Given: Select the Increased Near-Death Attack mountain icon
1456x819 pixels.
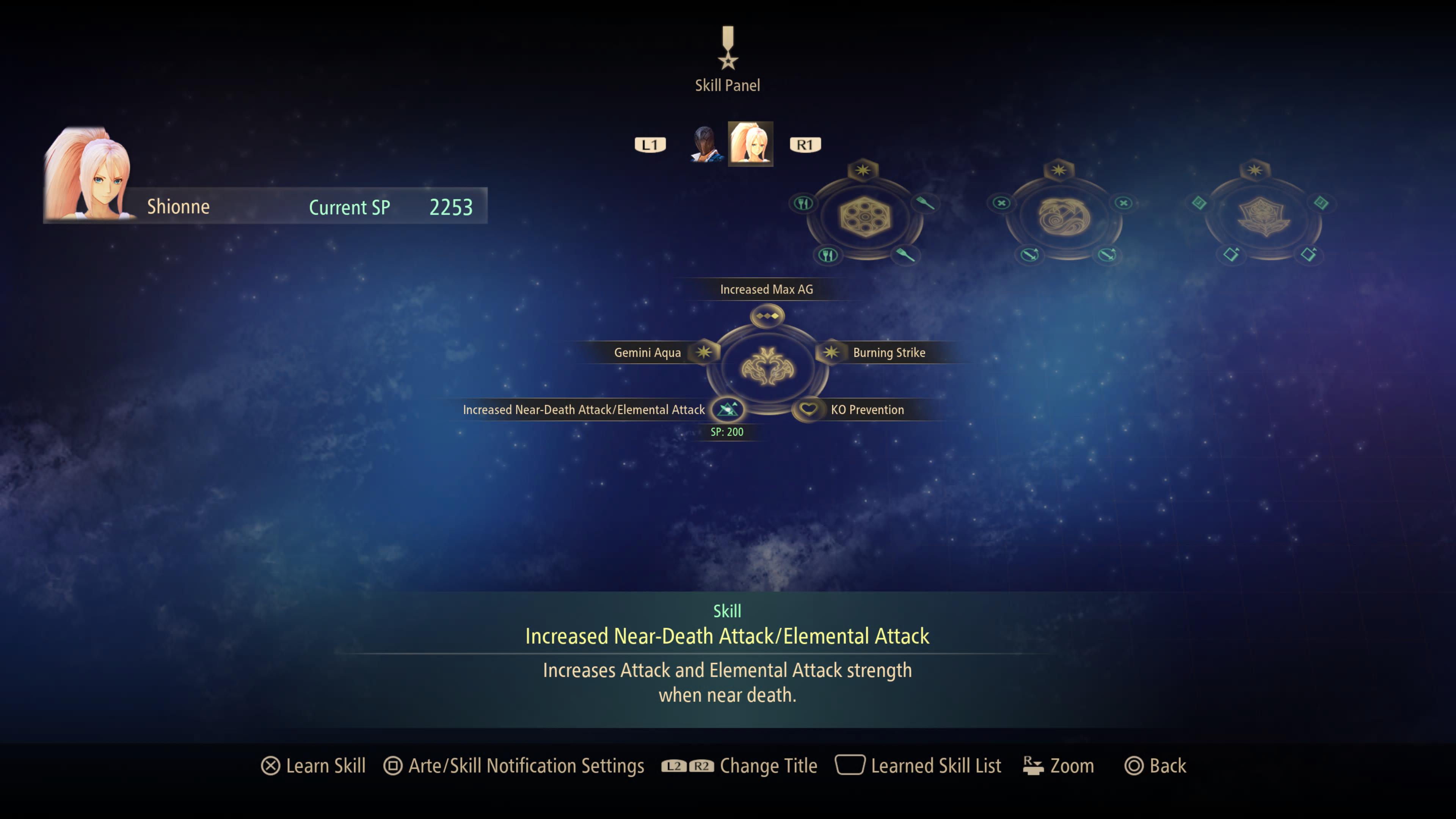Looking at the screenshot, I should (728, 410).
